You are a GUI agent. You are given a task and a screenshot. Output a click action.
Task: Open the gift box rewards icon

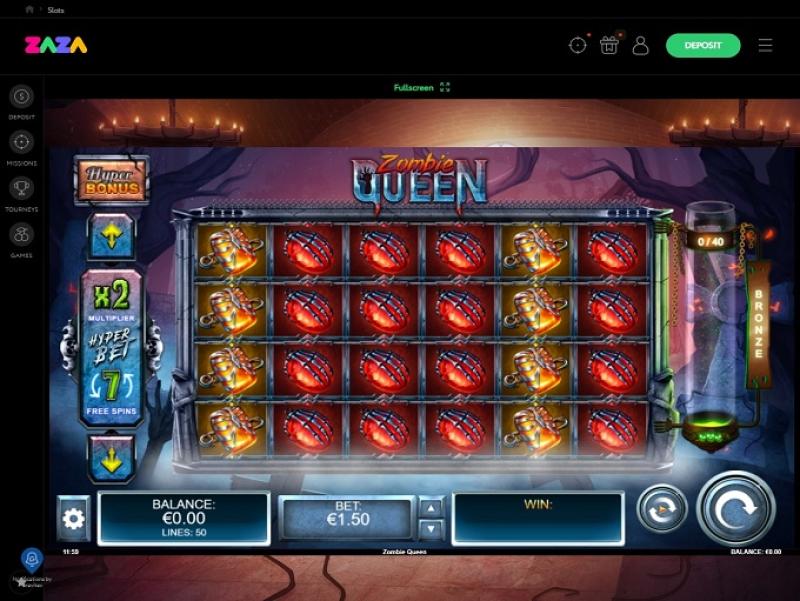(x=609, y=45)
